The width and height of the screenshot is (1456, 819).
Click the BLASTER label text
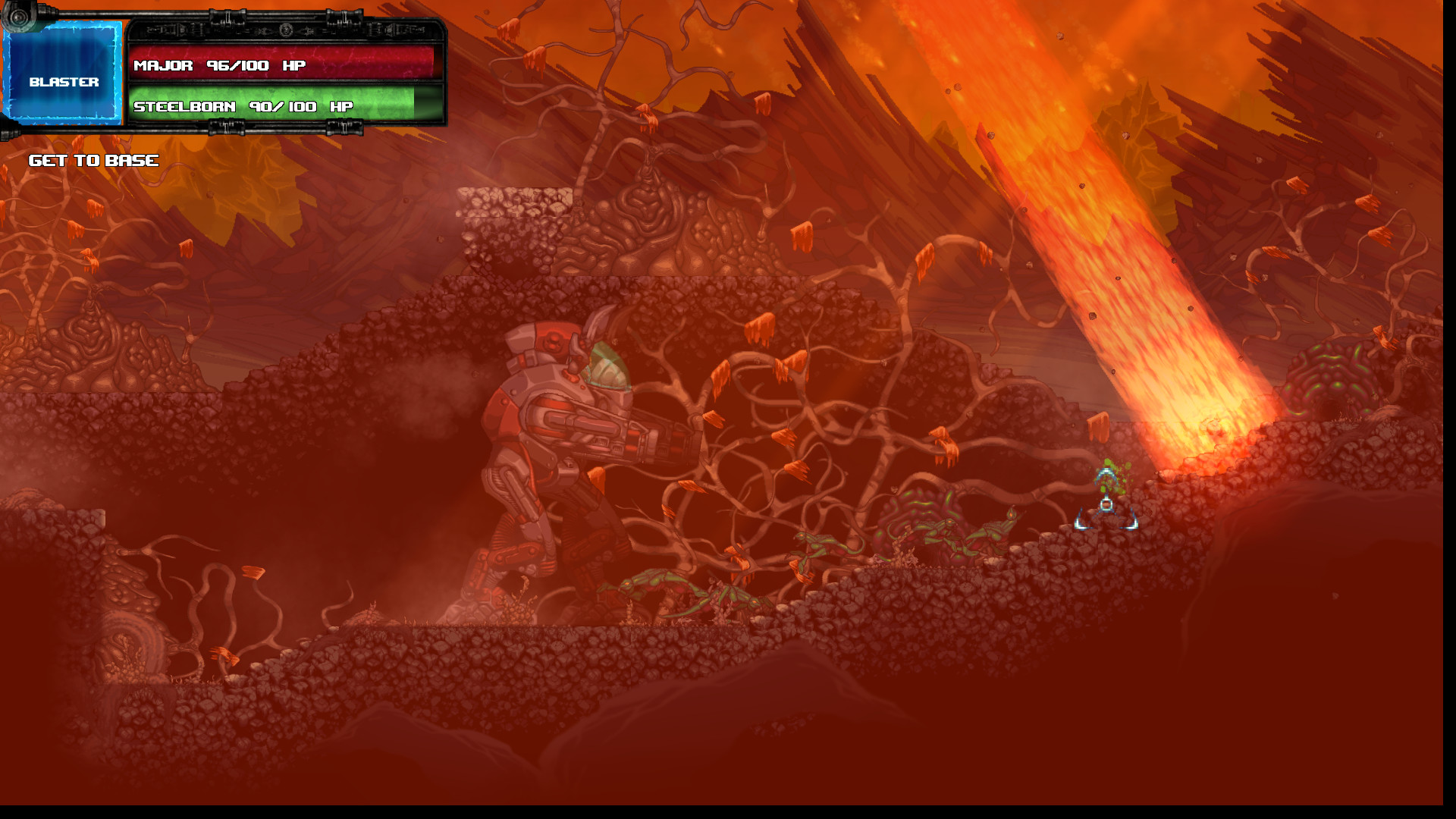pyautogui.click(x=64, y=82)
